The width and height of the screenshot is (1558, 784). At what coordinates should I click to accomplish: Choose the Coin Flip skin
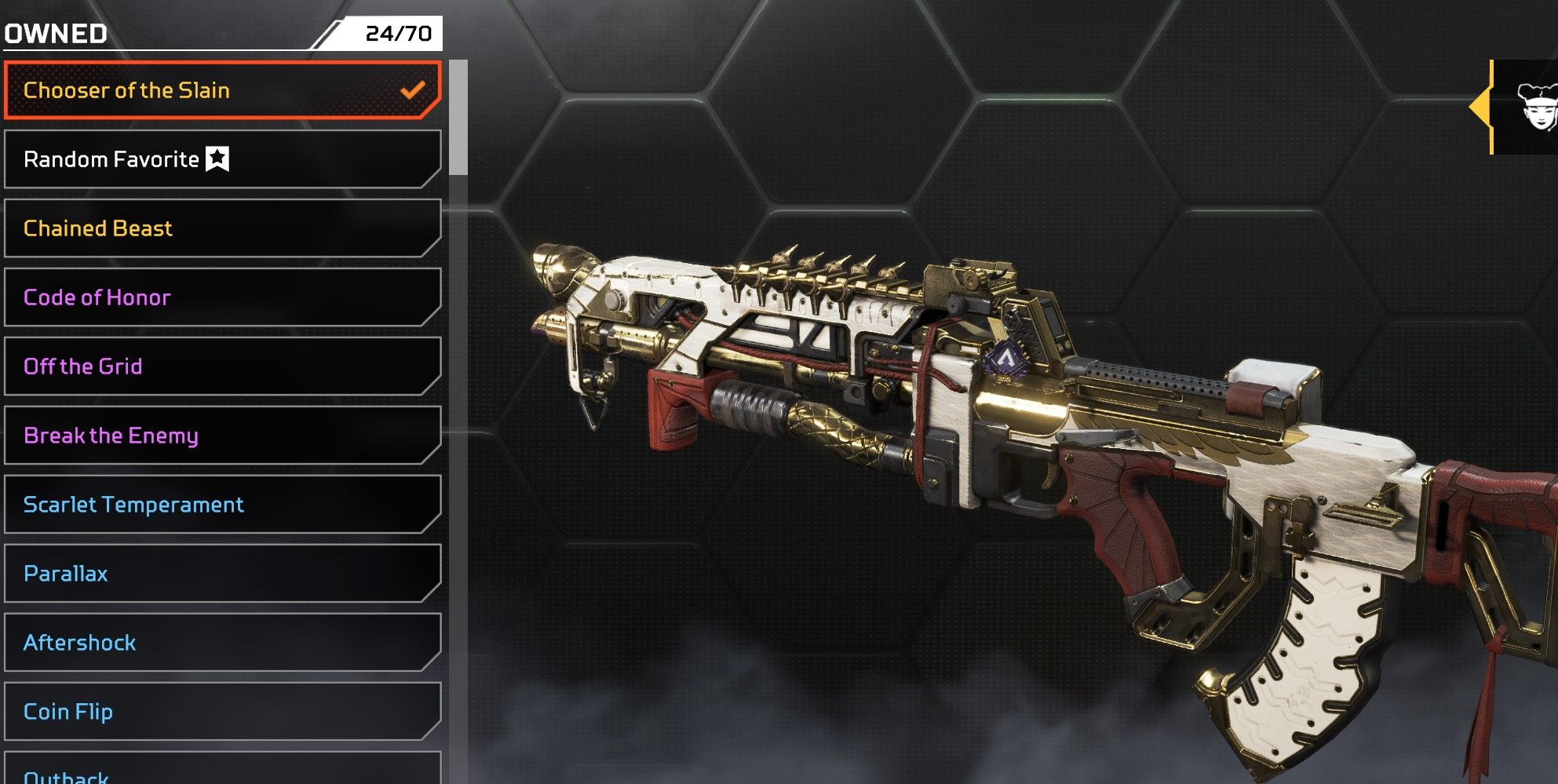(222, 712)
